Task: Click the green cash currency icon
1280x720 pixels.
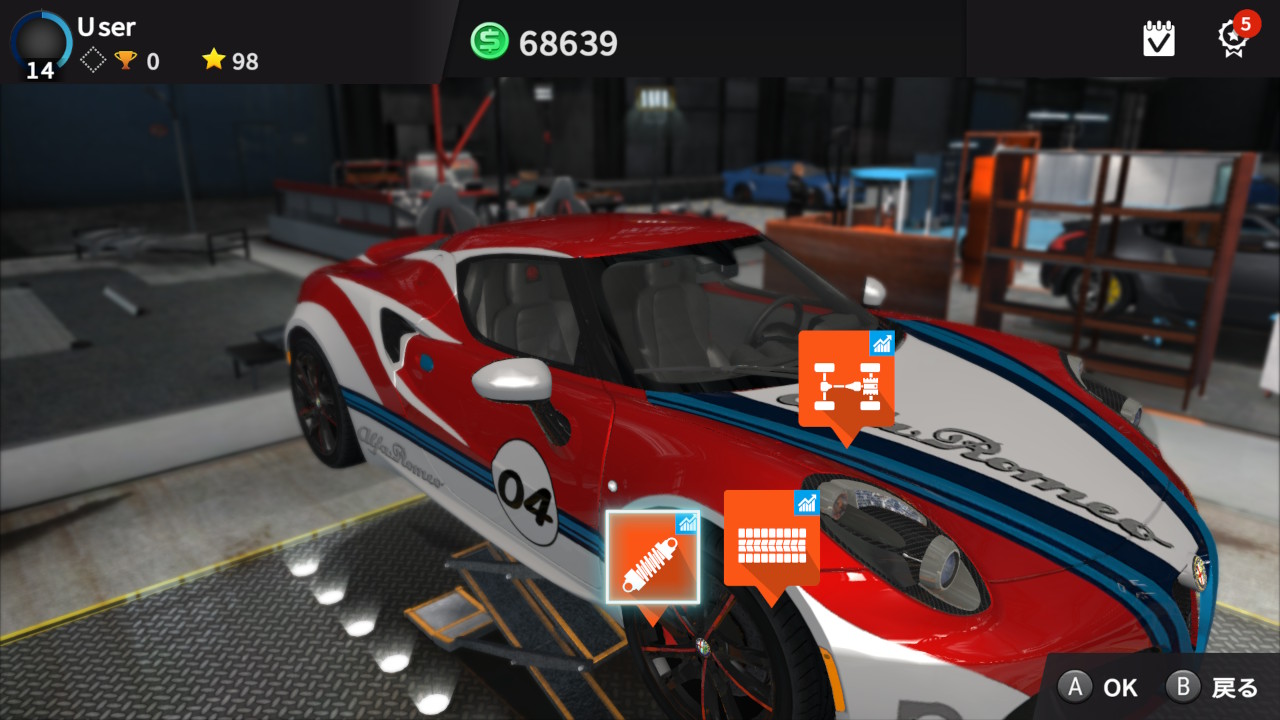Action: point(490,42)
